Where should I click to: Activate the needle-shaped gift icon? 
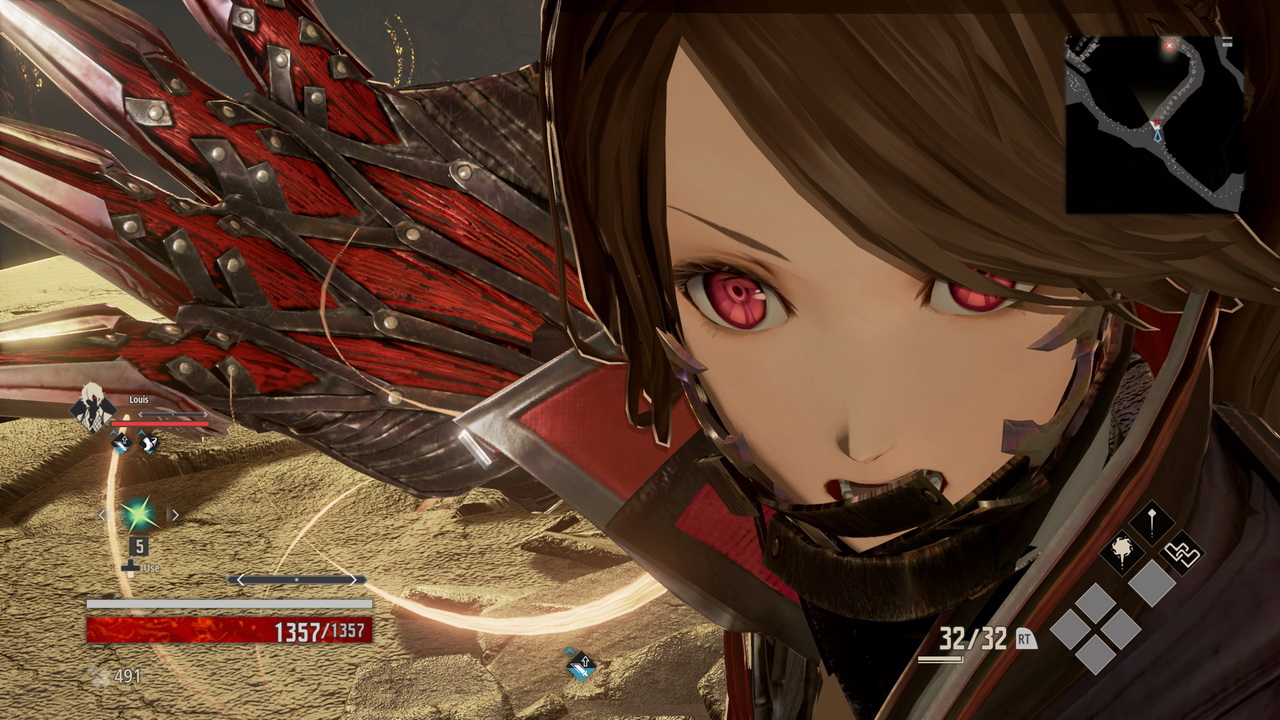pos(1152,523)
